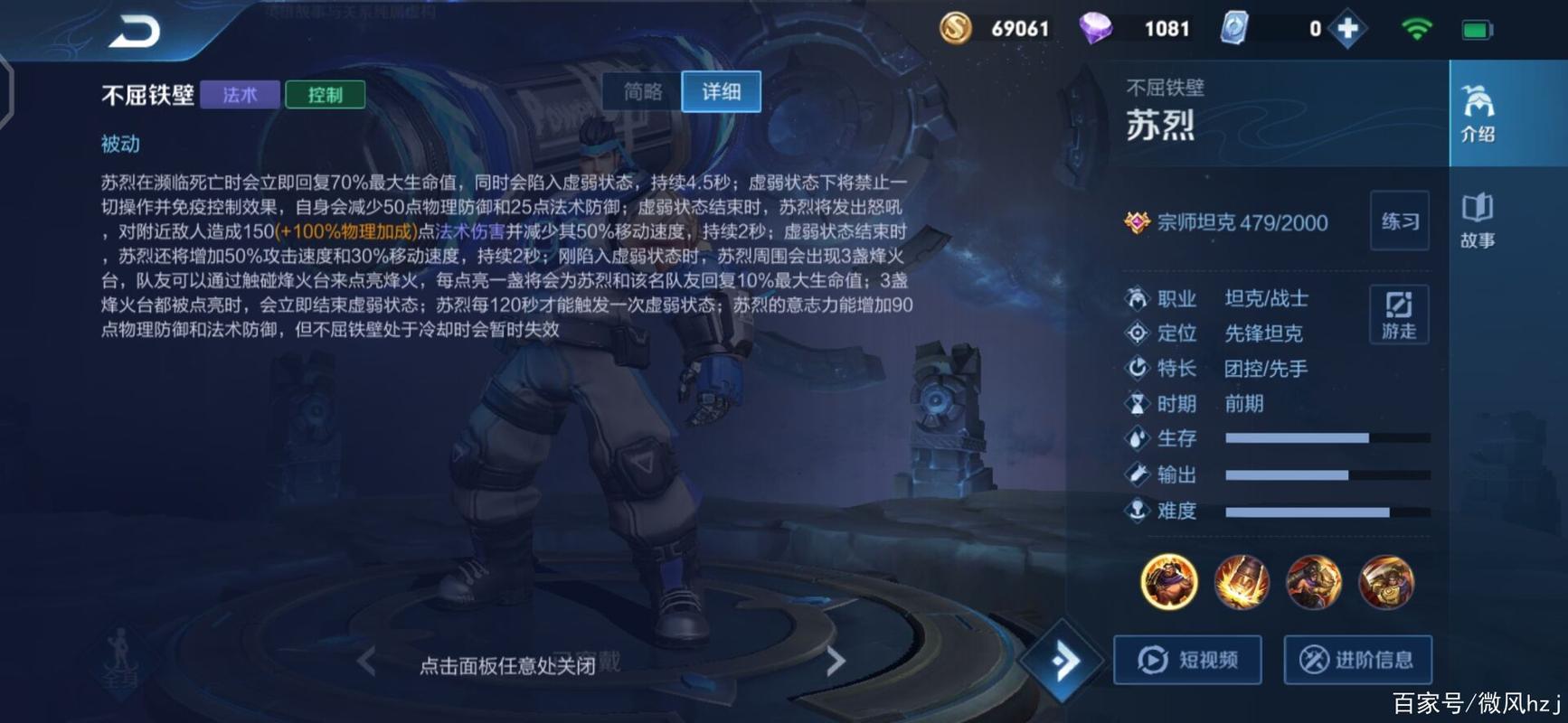The image size is (1568, 723).
Task: Click the plus icon next to the token count
Action: click(x=1347, y=28)
